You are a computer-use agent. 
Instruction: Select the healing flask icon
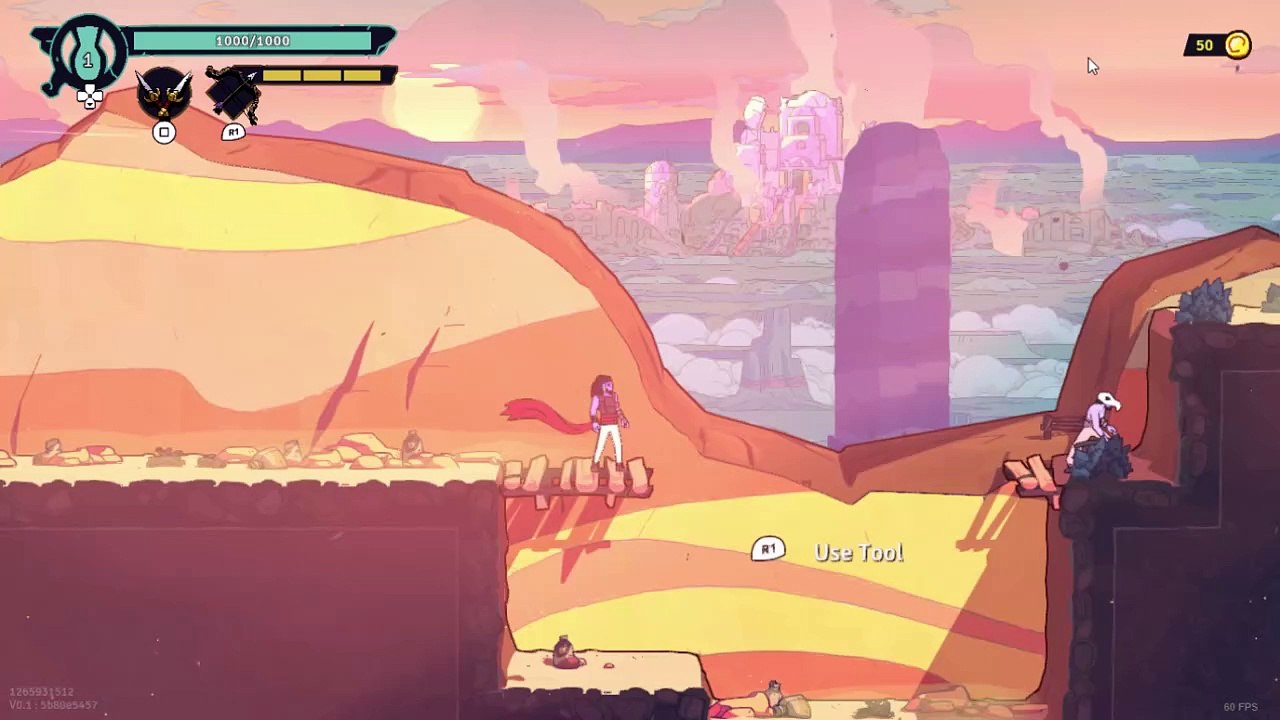click(x=87, y=57)
